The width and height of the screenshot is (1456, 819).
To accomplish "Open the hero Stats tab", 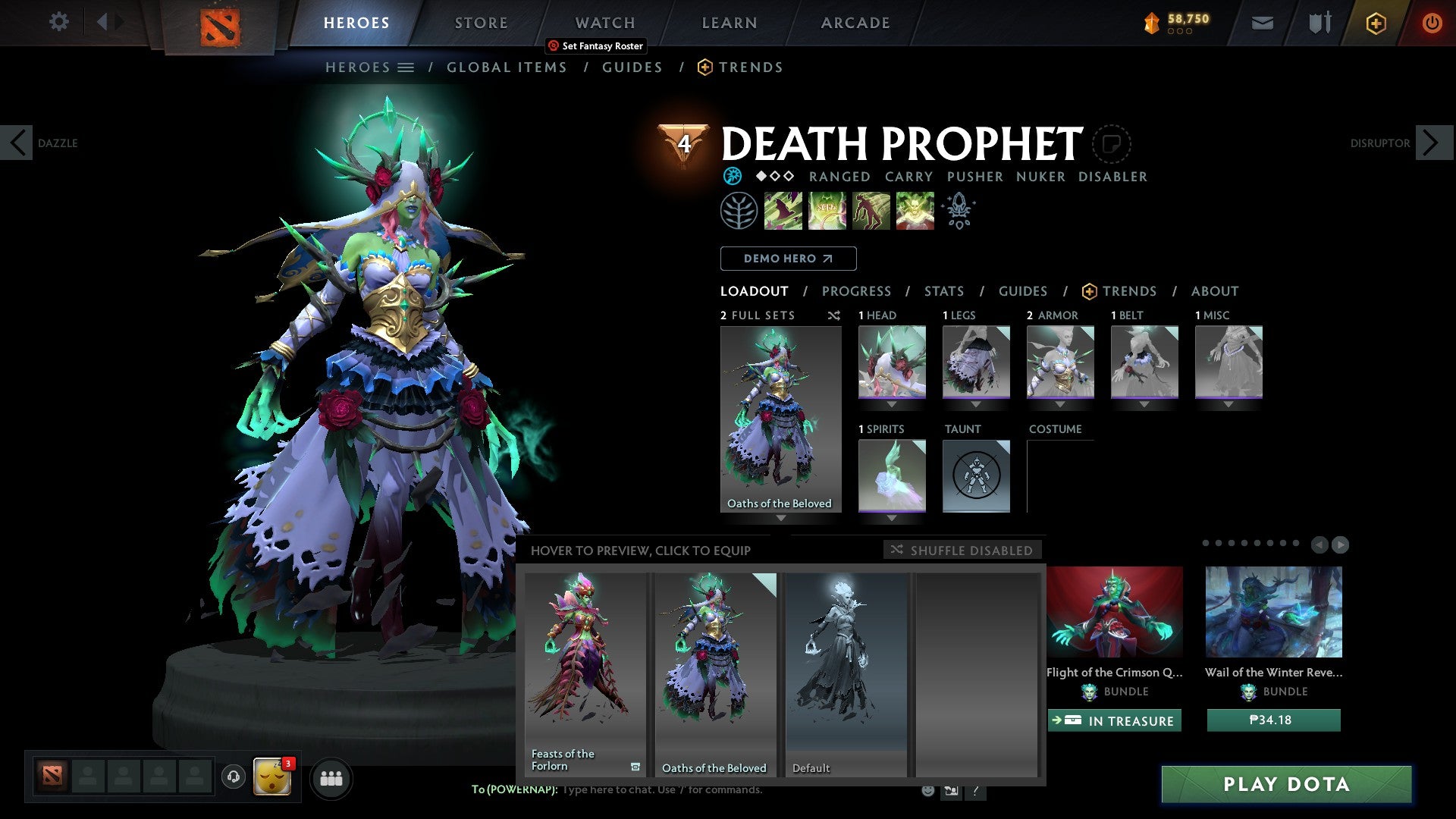I will click(x=943, y=291).
